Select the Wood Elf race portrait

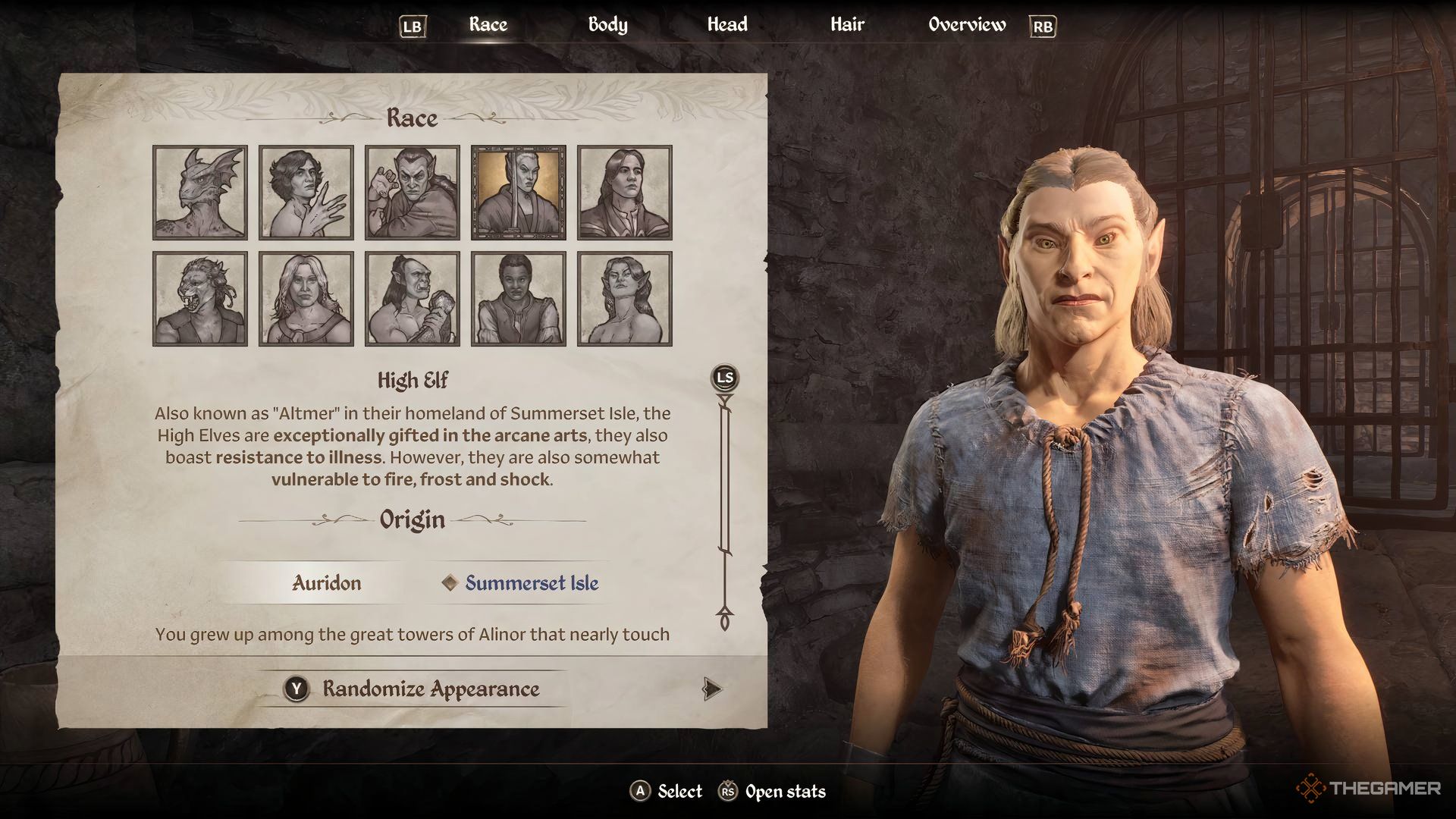(x=623, y=297)
